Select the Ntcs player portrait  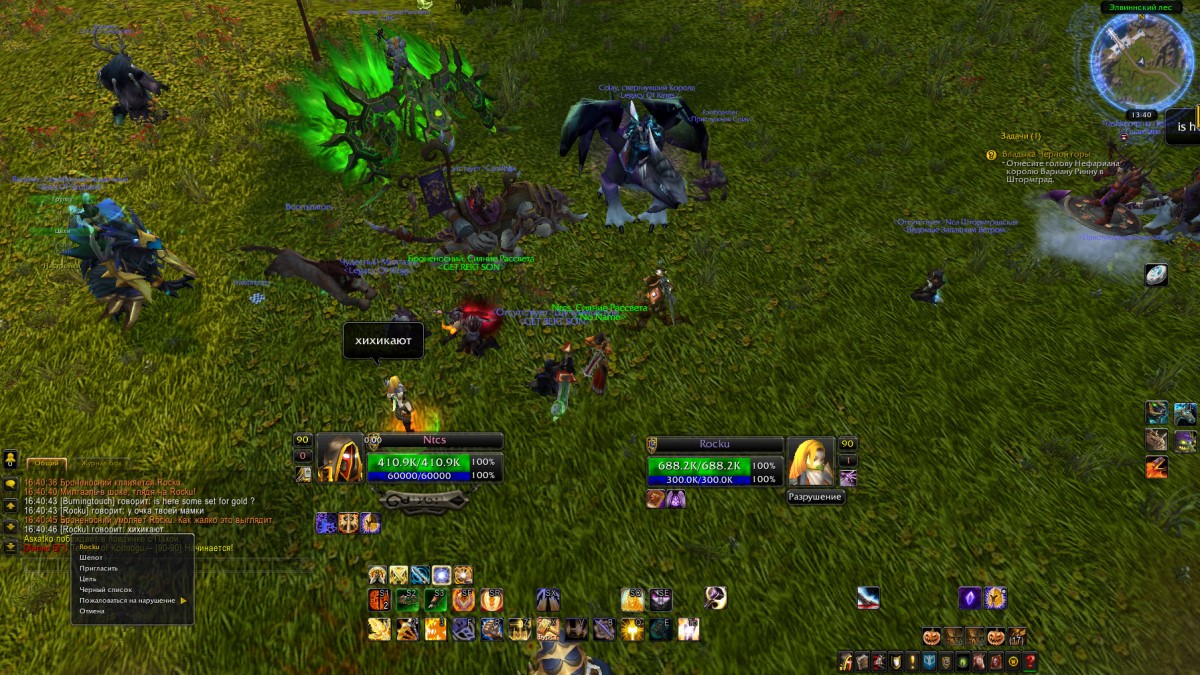(x=340, y=459)
